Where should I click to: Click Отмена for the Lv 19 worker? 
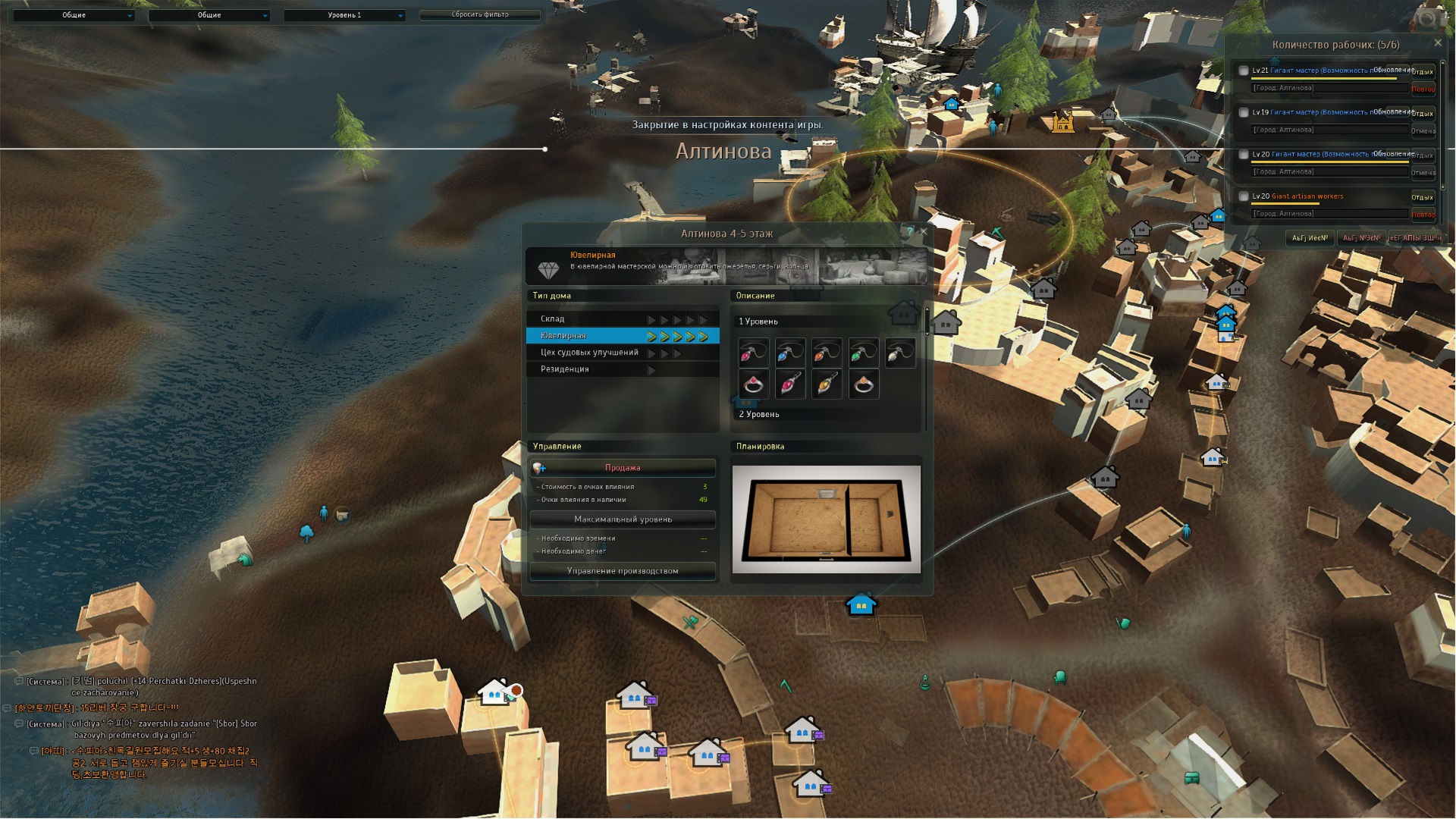click(1423, 131)
